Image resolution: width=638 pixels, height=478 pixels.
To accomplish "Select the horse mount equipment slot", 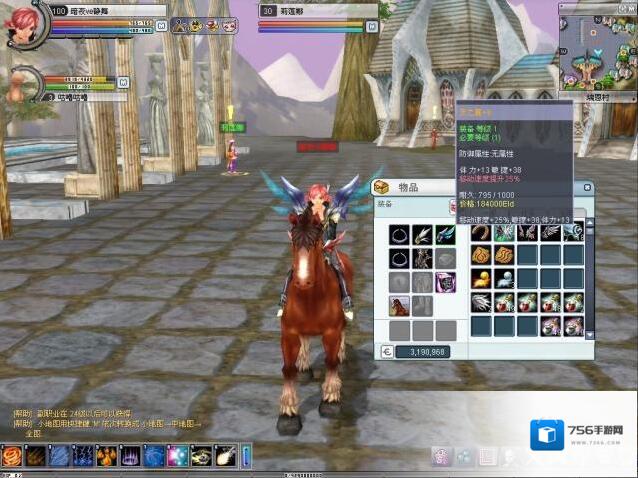I will (399, 306).
